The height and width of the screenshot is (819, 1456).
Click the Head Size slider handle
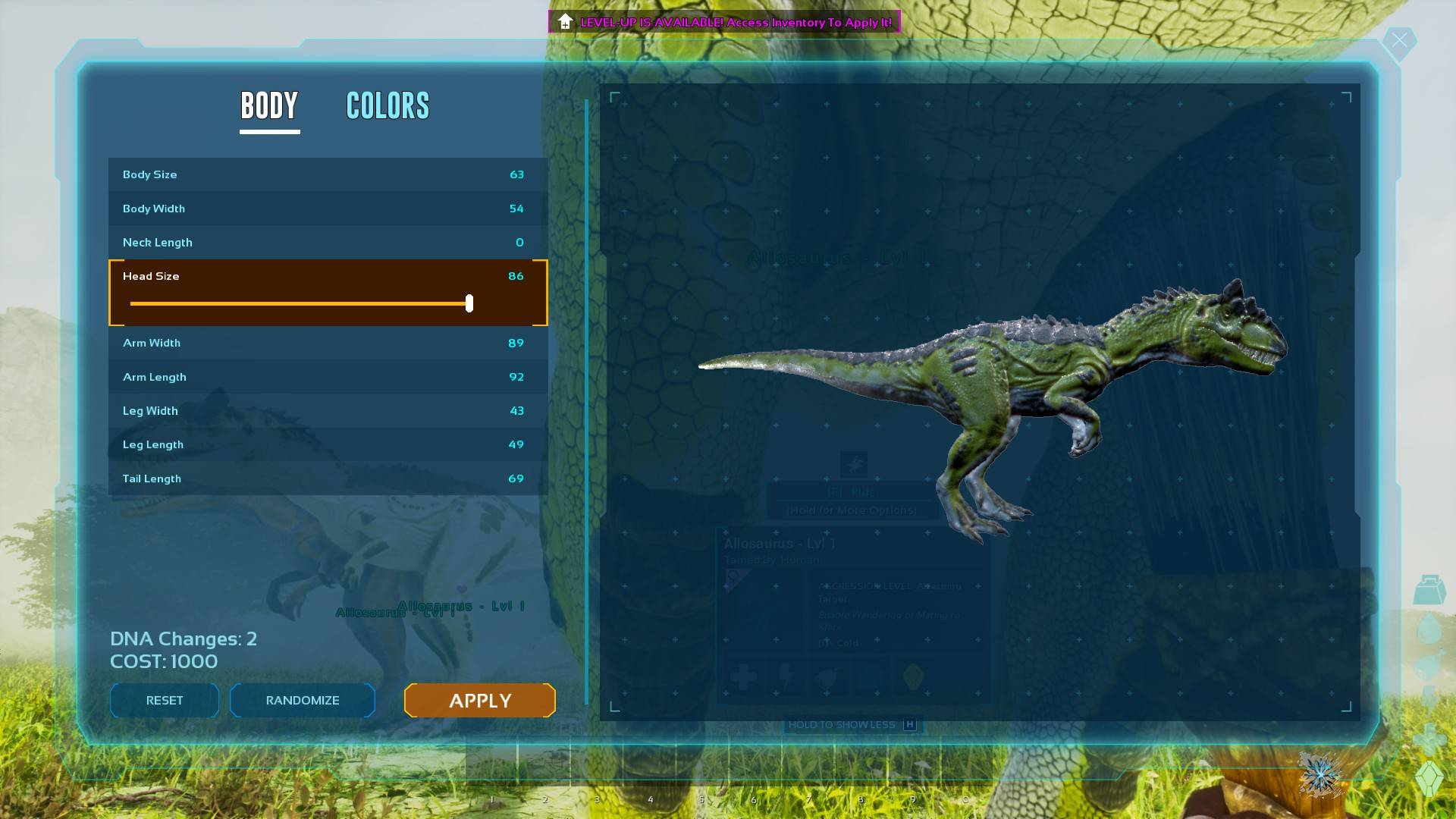pos(469,303)
